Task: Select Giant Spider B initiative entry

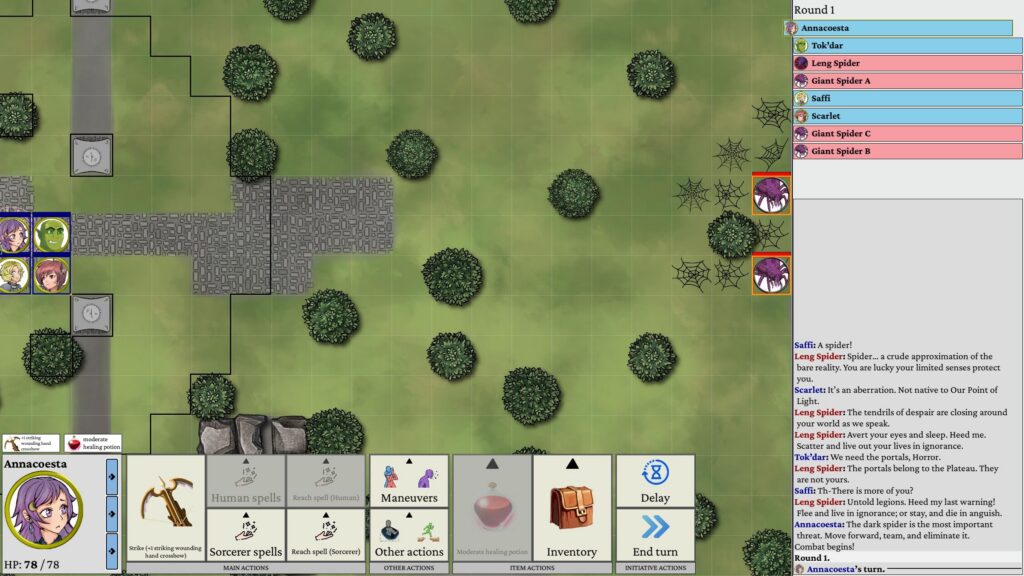Action: (x=907, y=151)
